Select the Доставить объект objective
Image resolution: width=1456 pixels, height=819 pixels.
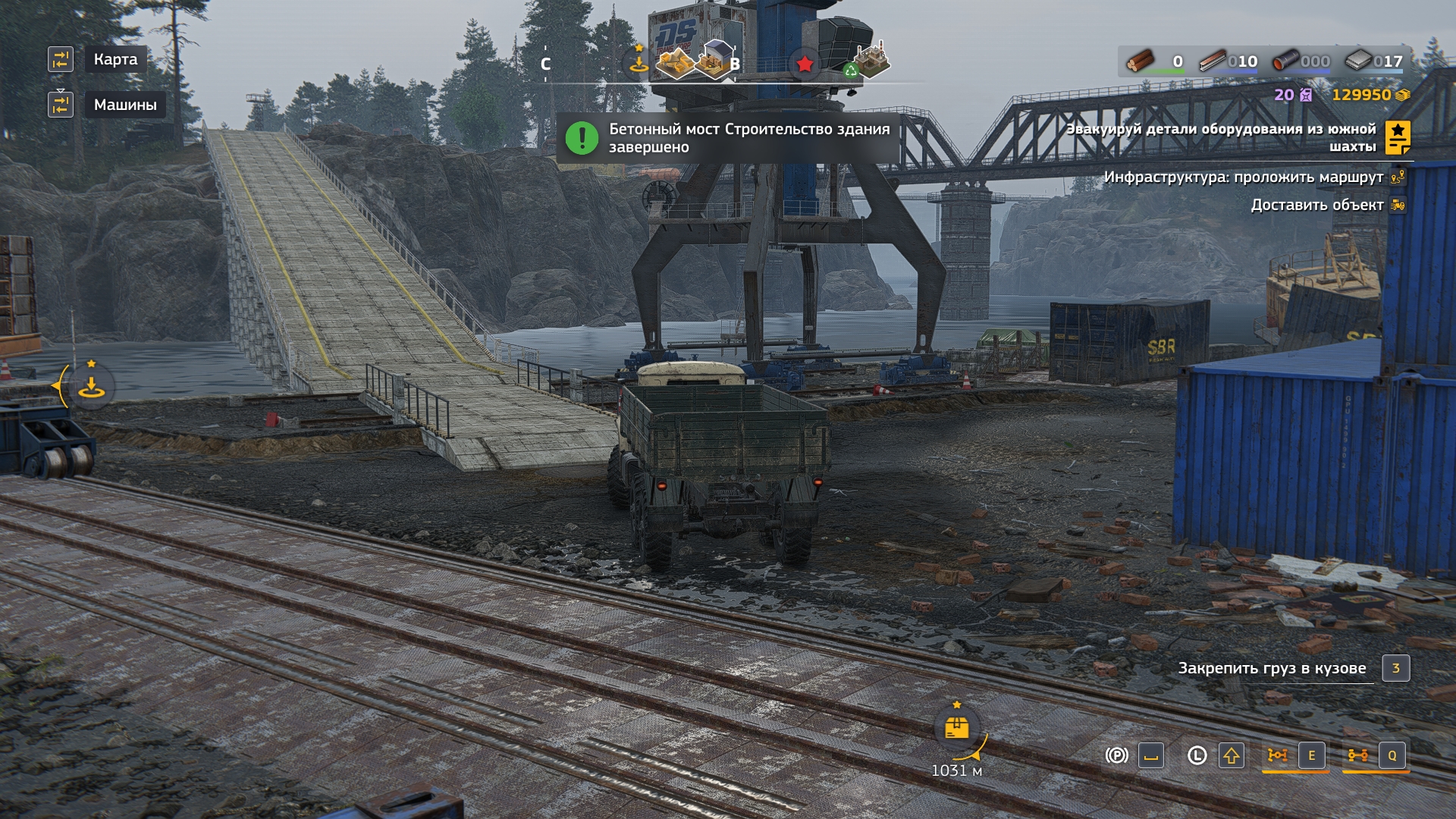click(1316, 205)
